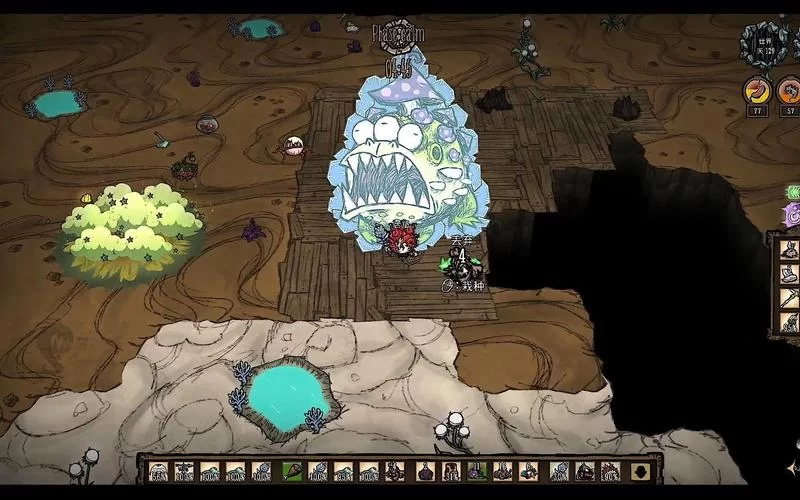Select the purple spiral icon at screen edge
Image resolution: width=800 pixels, height=500 pixels.
tap(793, 214)
